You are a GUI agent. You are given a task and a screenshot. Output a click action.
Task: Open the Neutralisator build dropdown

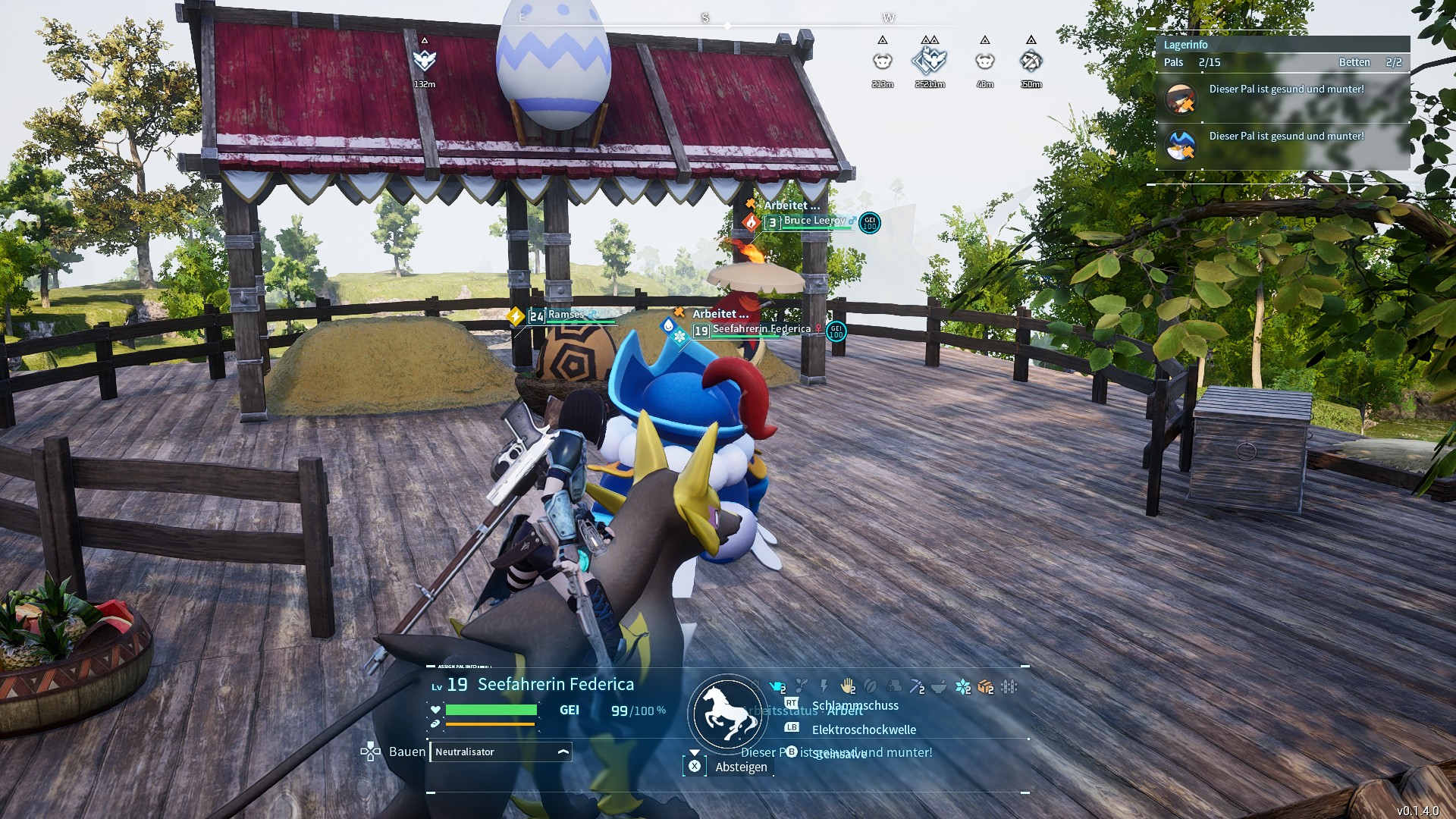(x=563, y=752)
